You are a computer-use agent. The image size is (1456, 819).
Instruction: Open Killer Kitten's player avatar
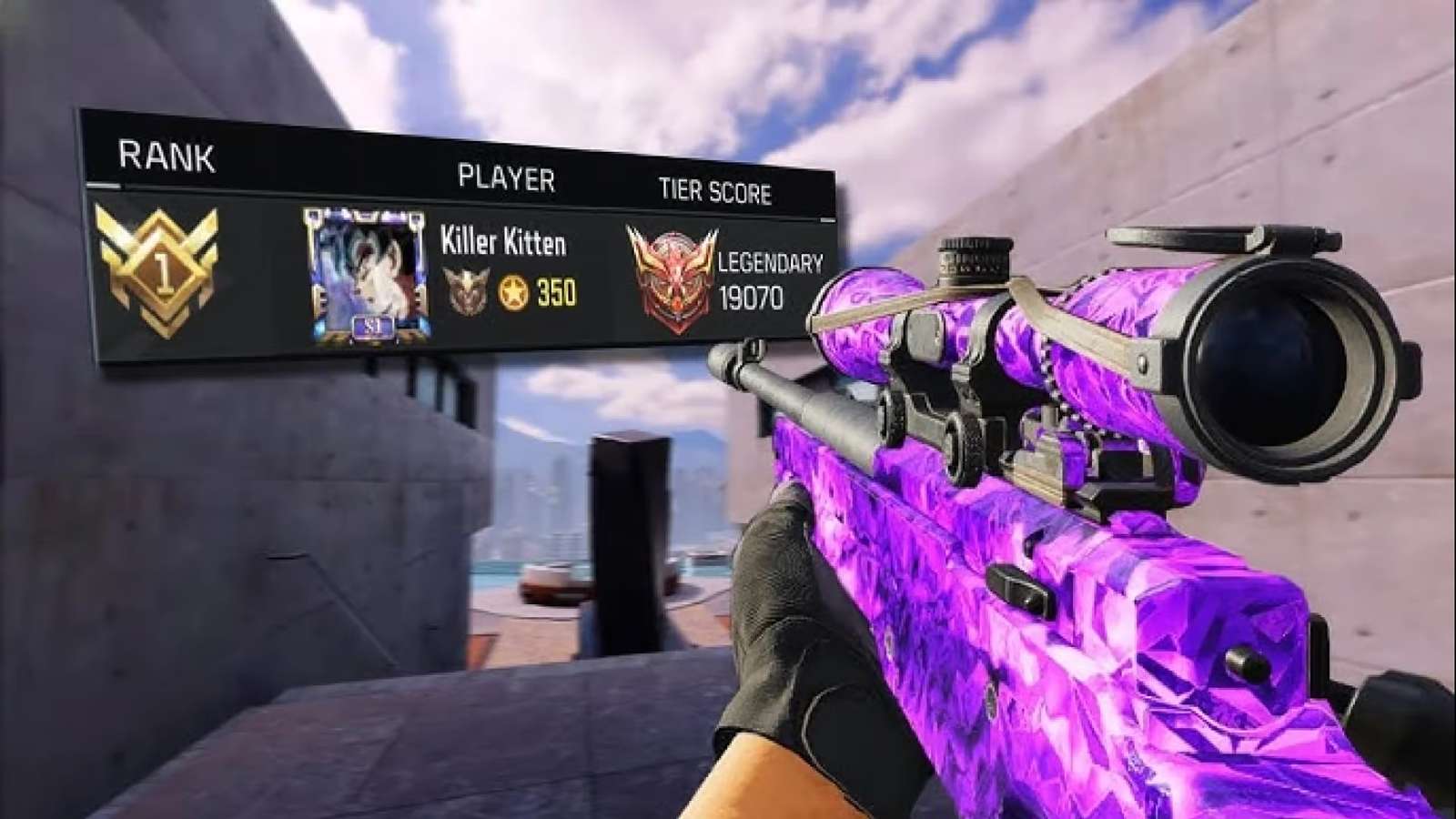point(366,276)
